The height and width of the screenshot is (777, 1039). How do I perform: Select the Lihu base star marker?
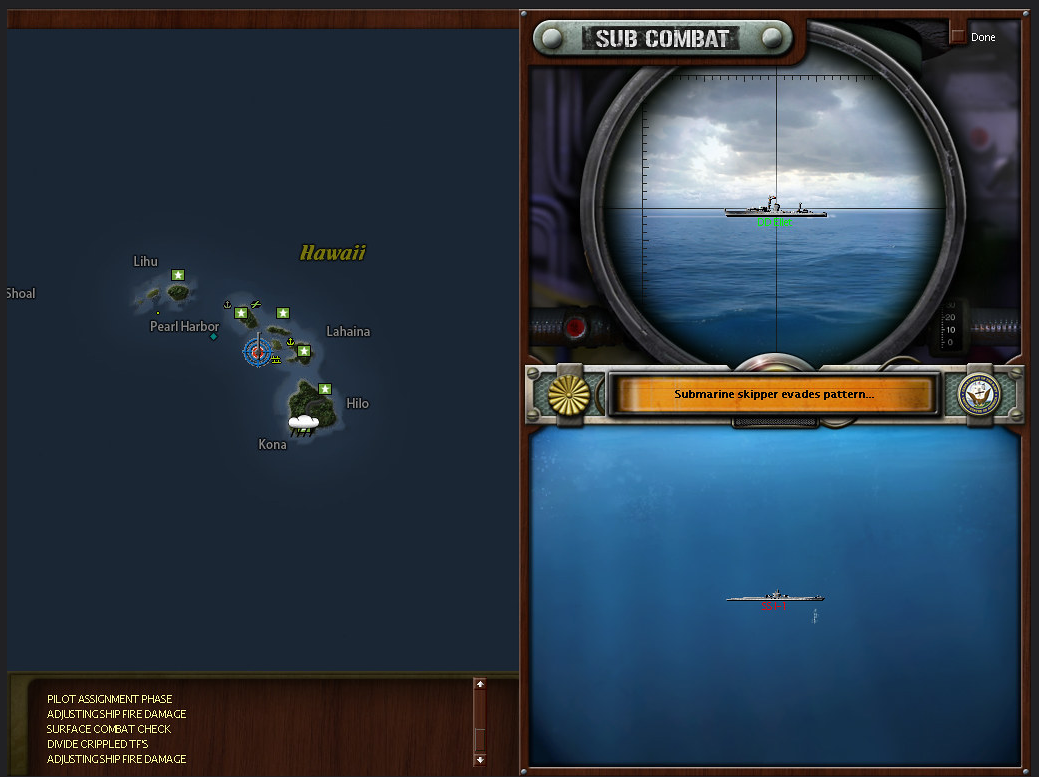pos(178,274)
